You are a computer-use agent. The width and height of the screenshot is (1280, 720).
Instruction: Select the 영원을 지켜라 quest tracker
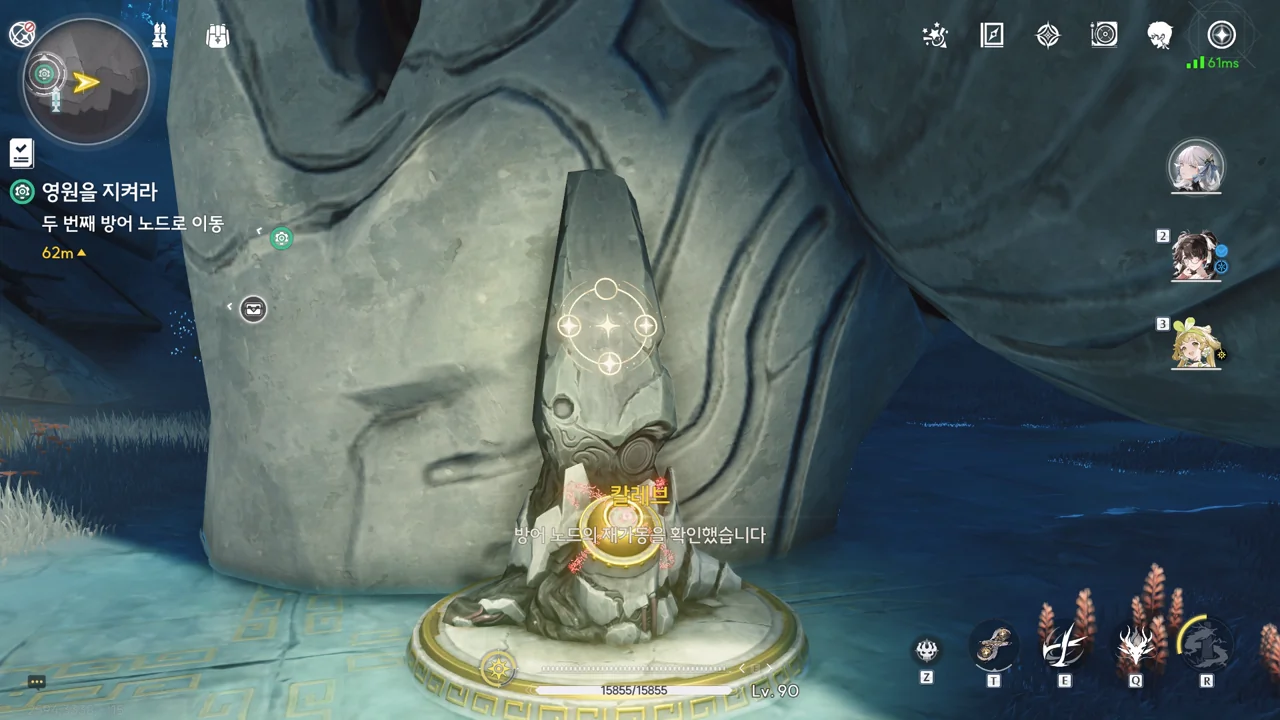99,192
